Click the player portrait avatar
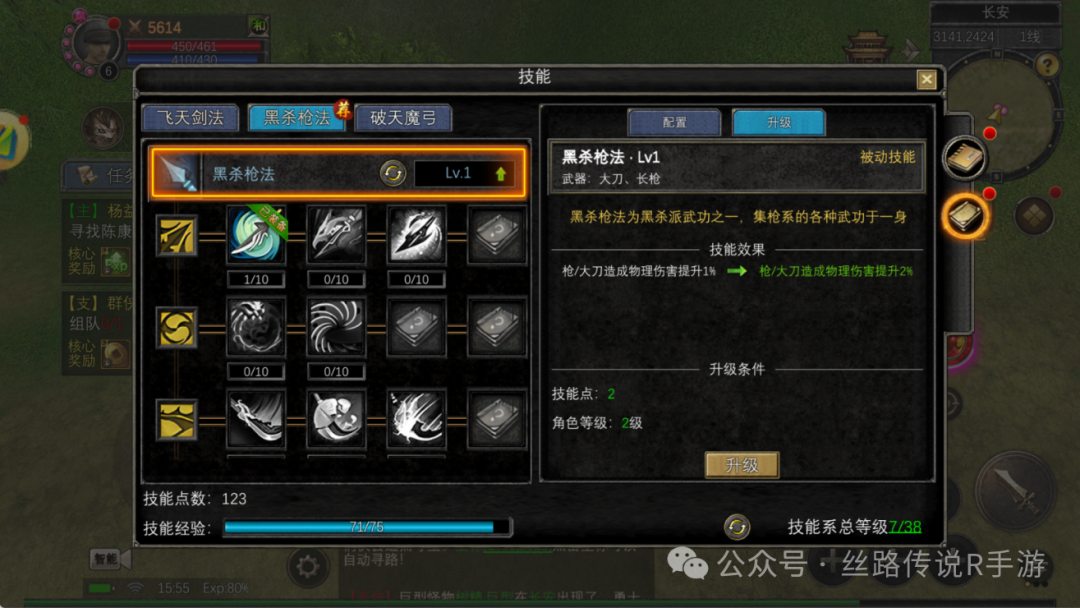Viewport: 1080px width, 608px height. pos(93,42)
